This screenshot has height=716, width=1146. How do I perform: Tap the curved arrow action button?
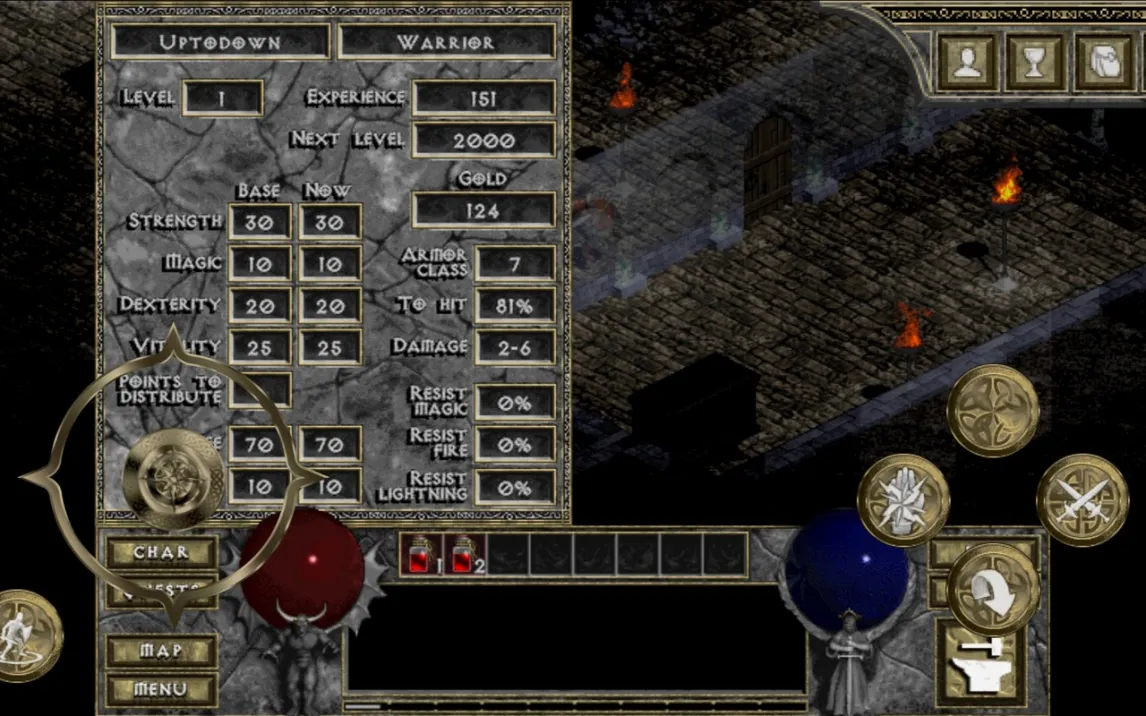[x=993, y=588]
